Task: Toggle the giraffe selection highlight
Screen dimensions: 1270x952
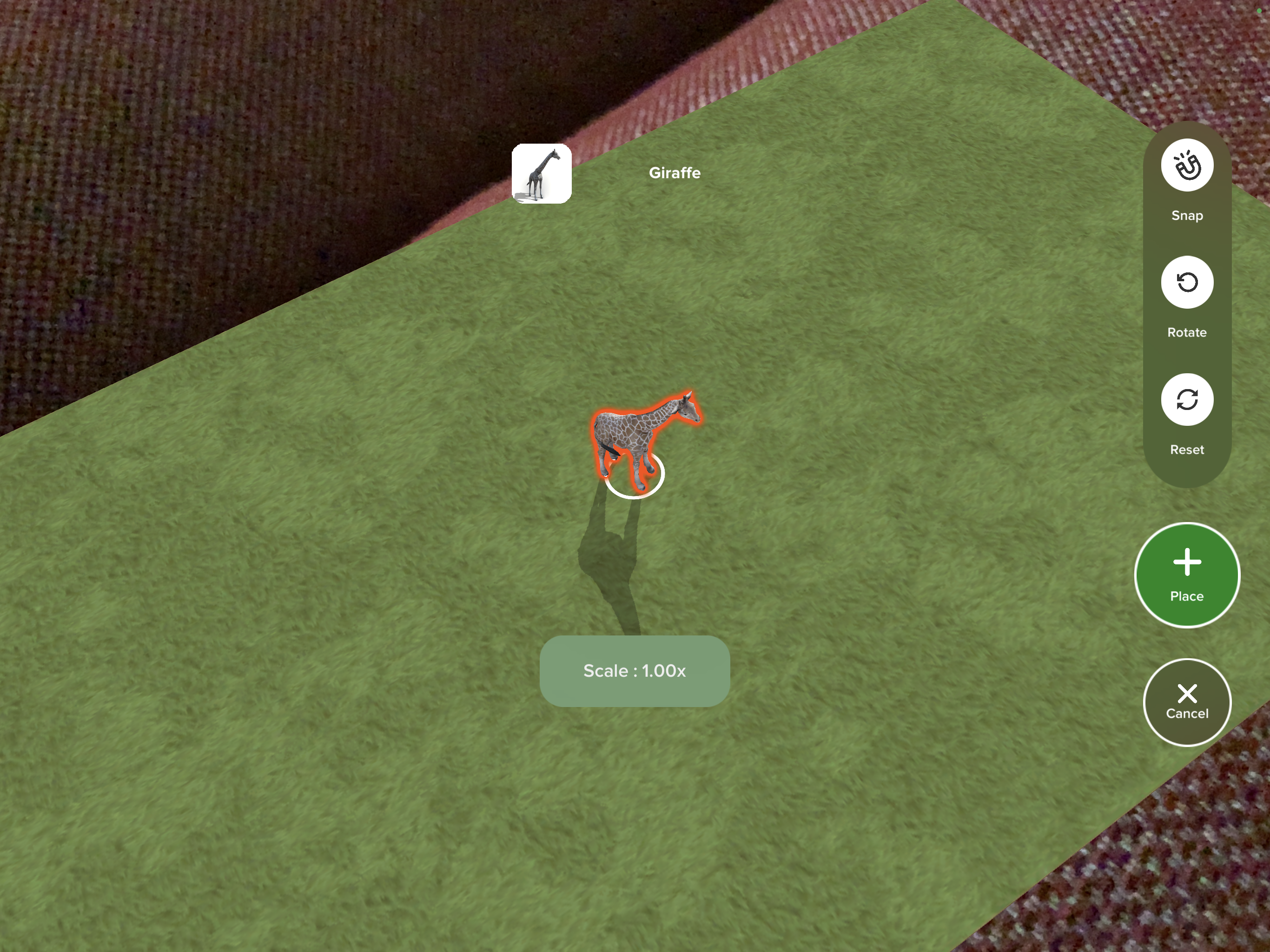Action: pyautogui.click(x=643, y=436)
